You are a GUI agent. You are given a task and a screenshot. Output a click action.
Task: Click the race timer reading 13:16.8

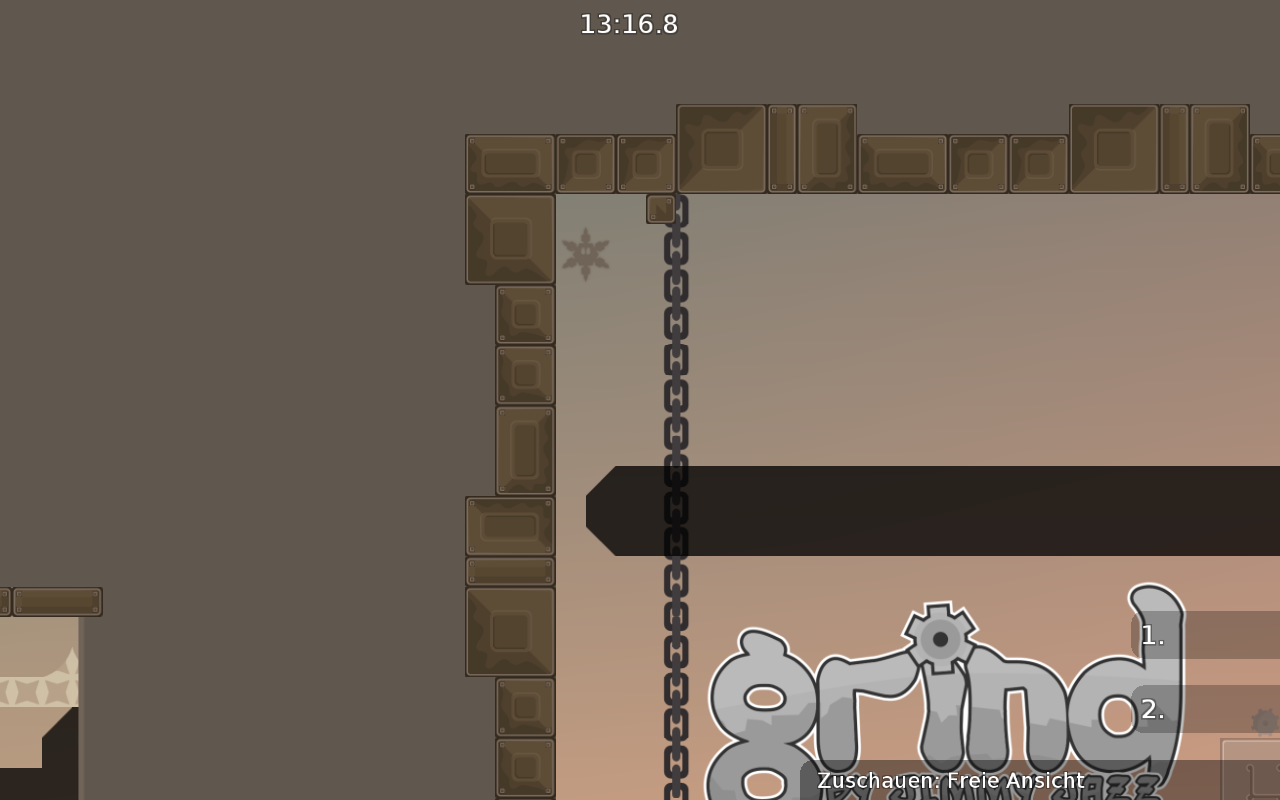pyautogui.click(x=628, y=25)
